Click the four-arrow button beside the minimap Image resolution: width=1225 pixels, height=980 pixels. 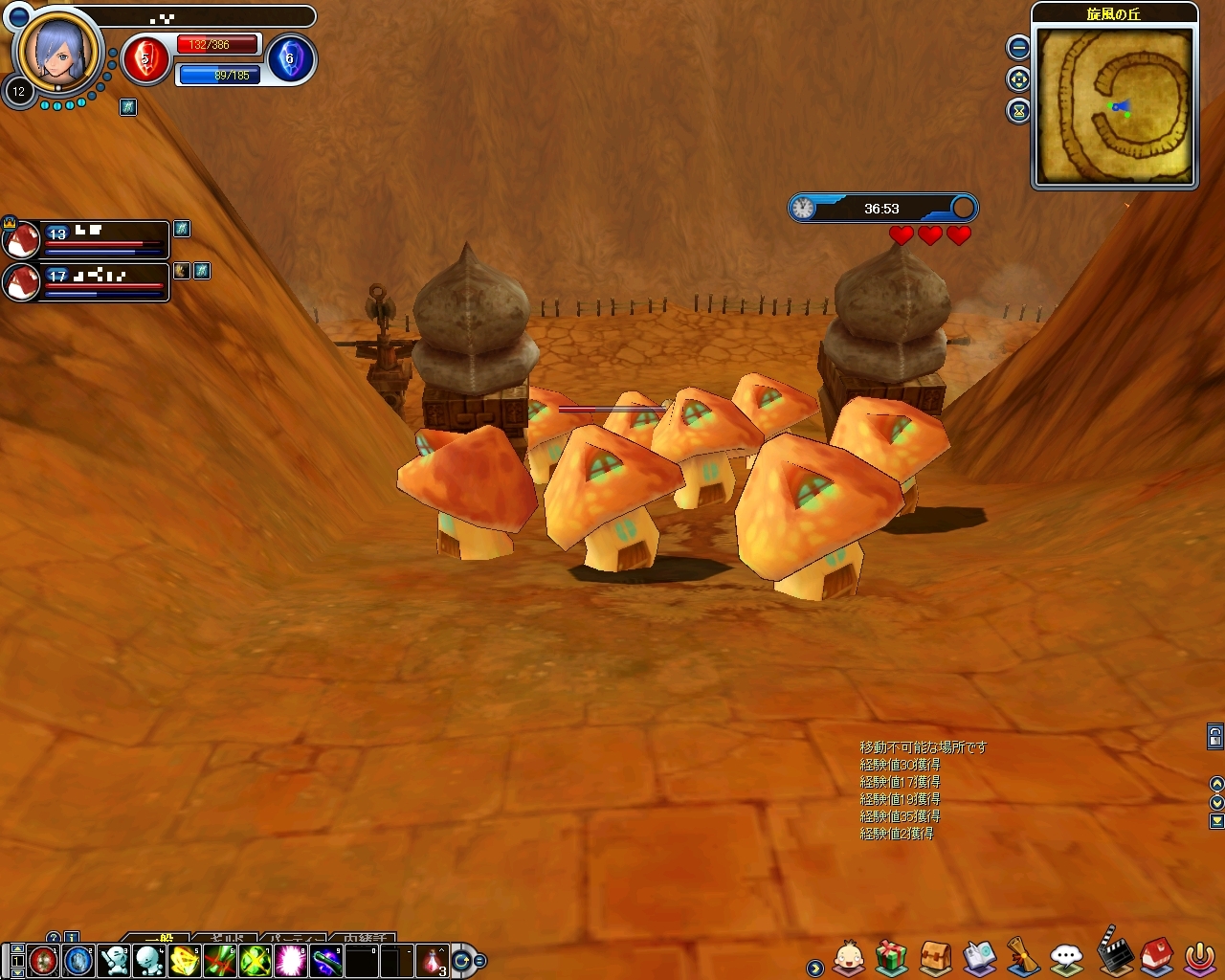click(1018, 79)
